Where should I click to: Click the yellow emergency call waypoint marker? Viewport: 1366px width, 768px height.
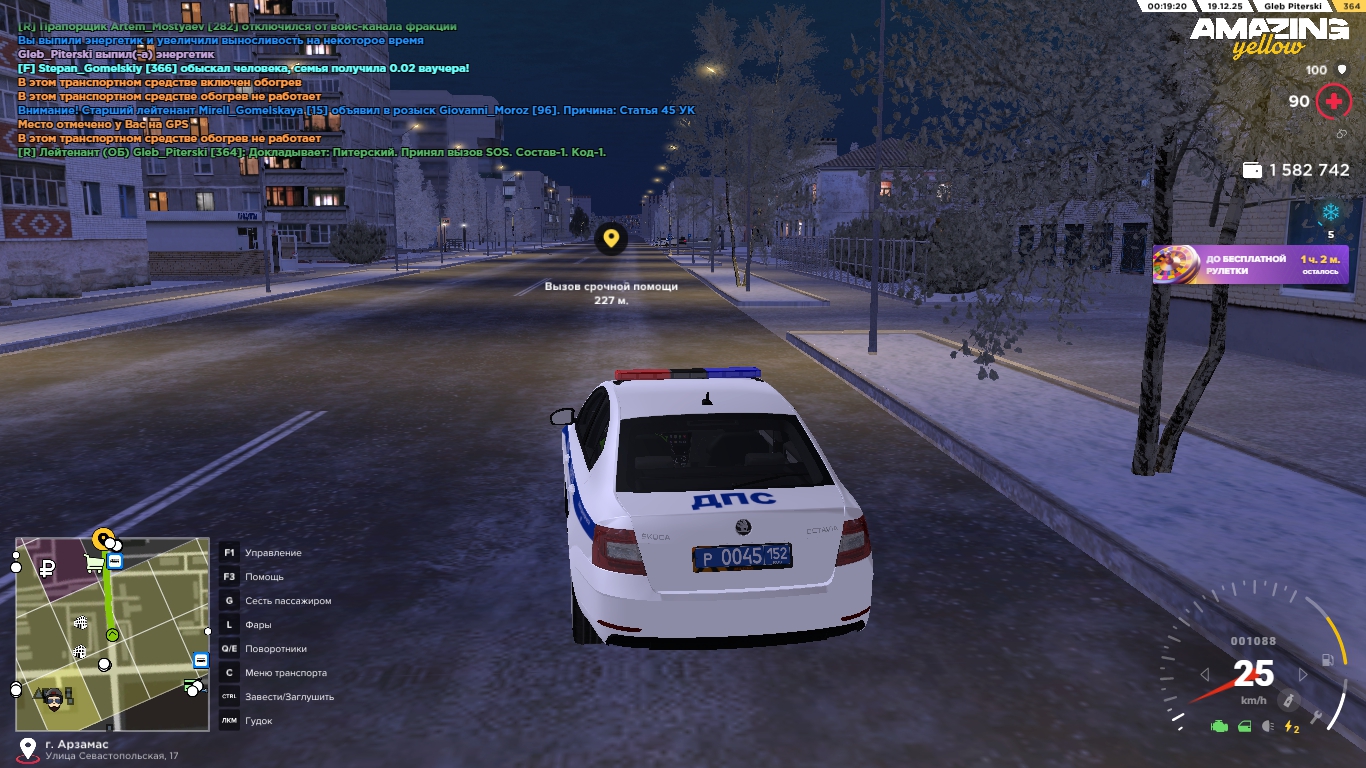tap(610, 239)
